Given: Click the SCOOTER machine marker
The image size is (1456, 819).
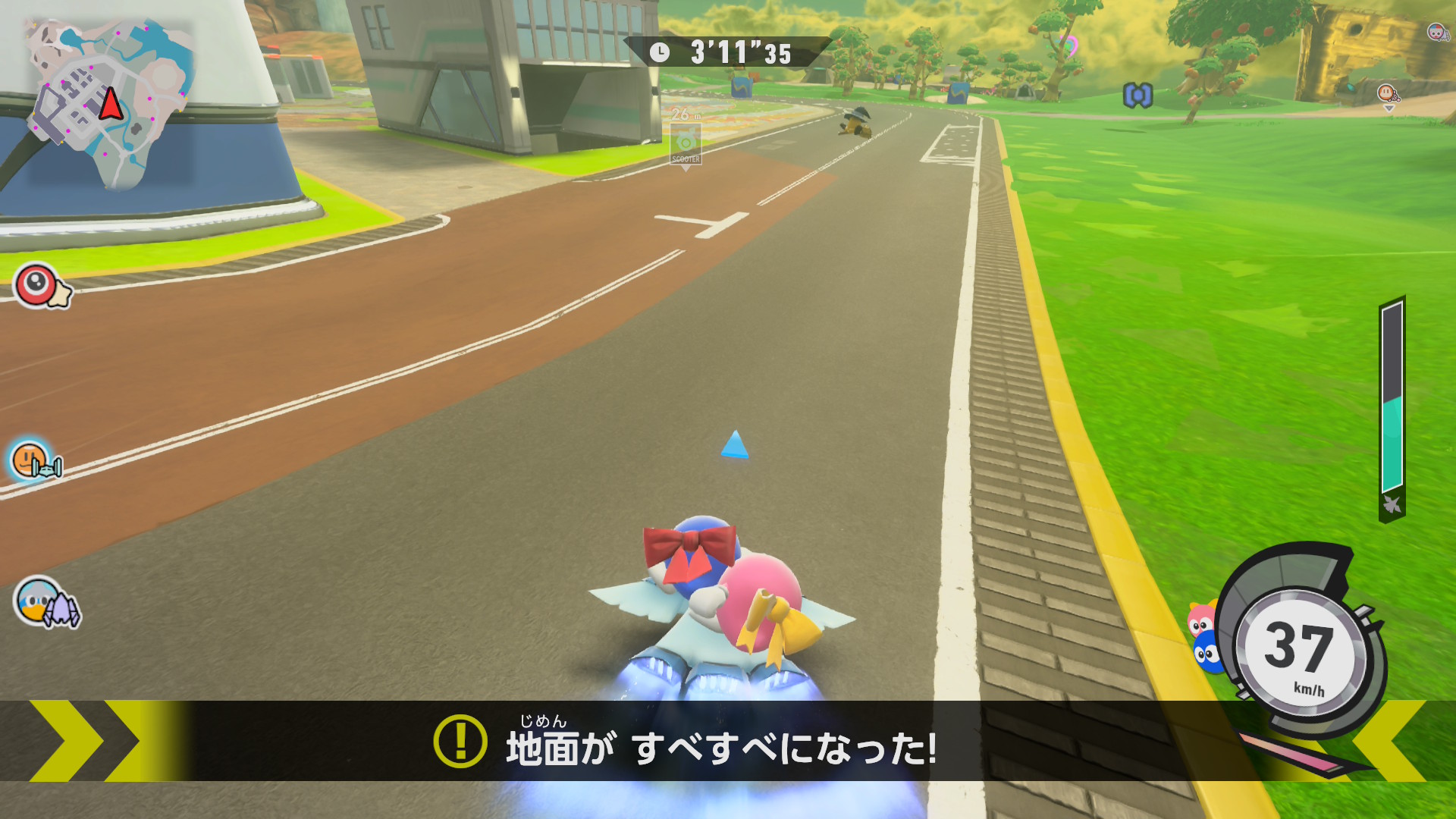Looking at the screenshot, I should (686, 144).
